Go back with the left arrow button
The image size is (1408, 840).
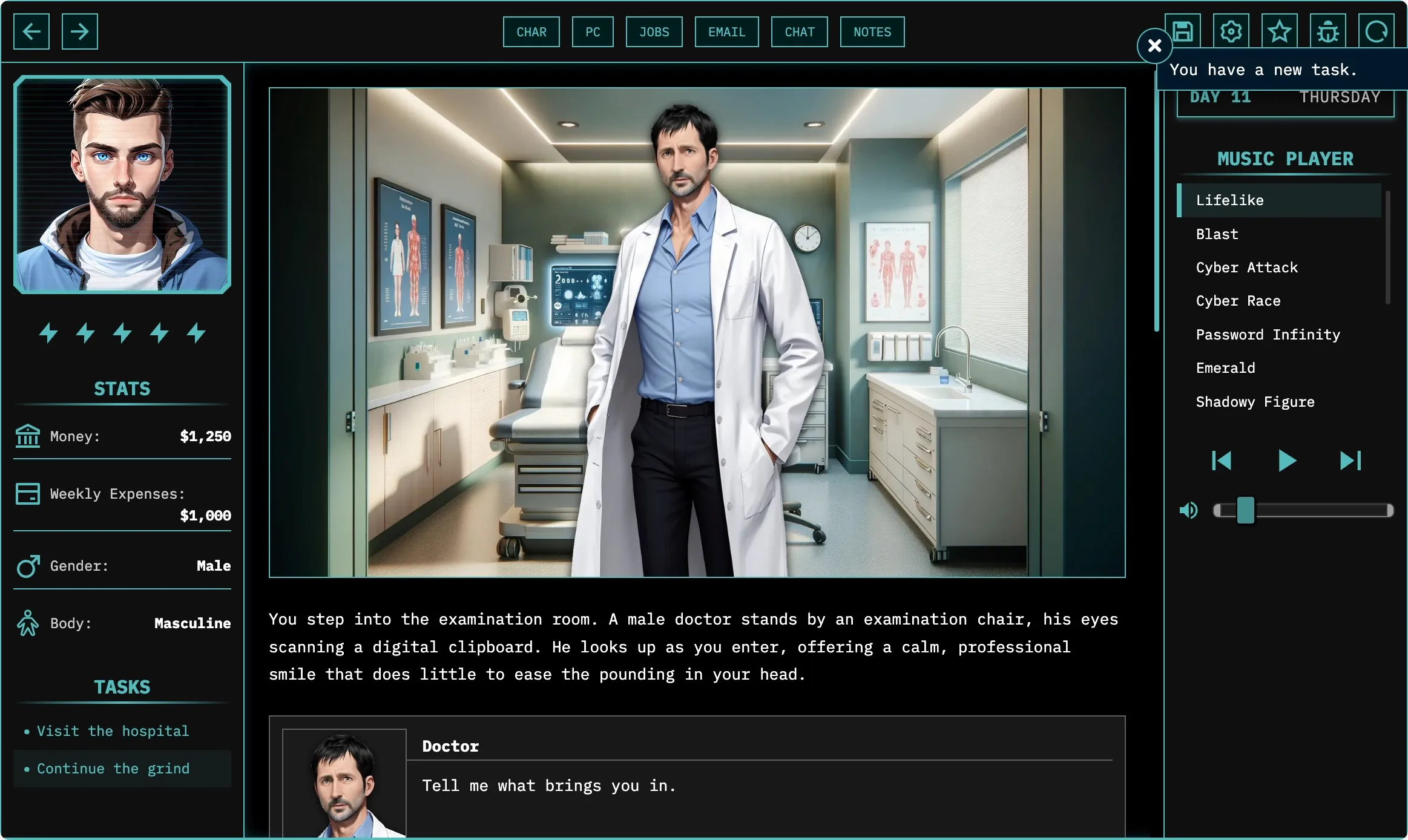[31, 31]
